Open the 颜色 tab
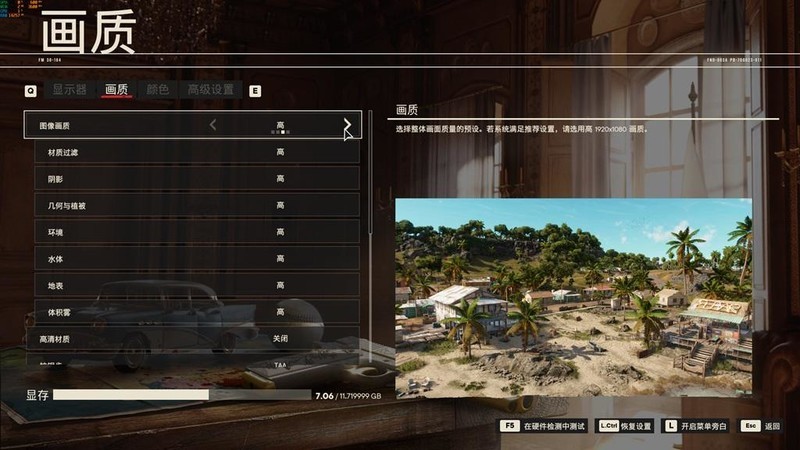Viewport: 800px width, 450px height. click(158, 90)
